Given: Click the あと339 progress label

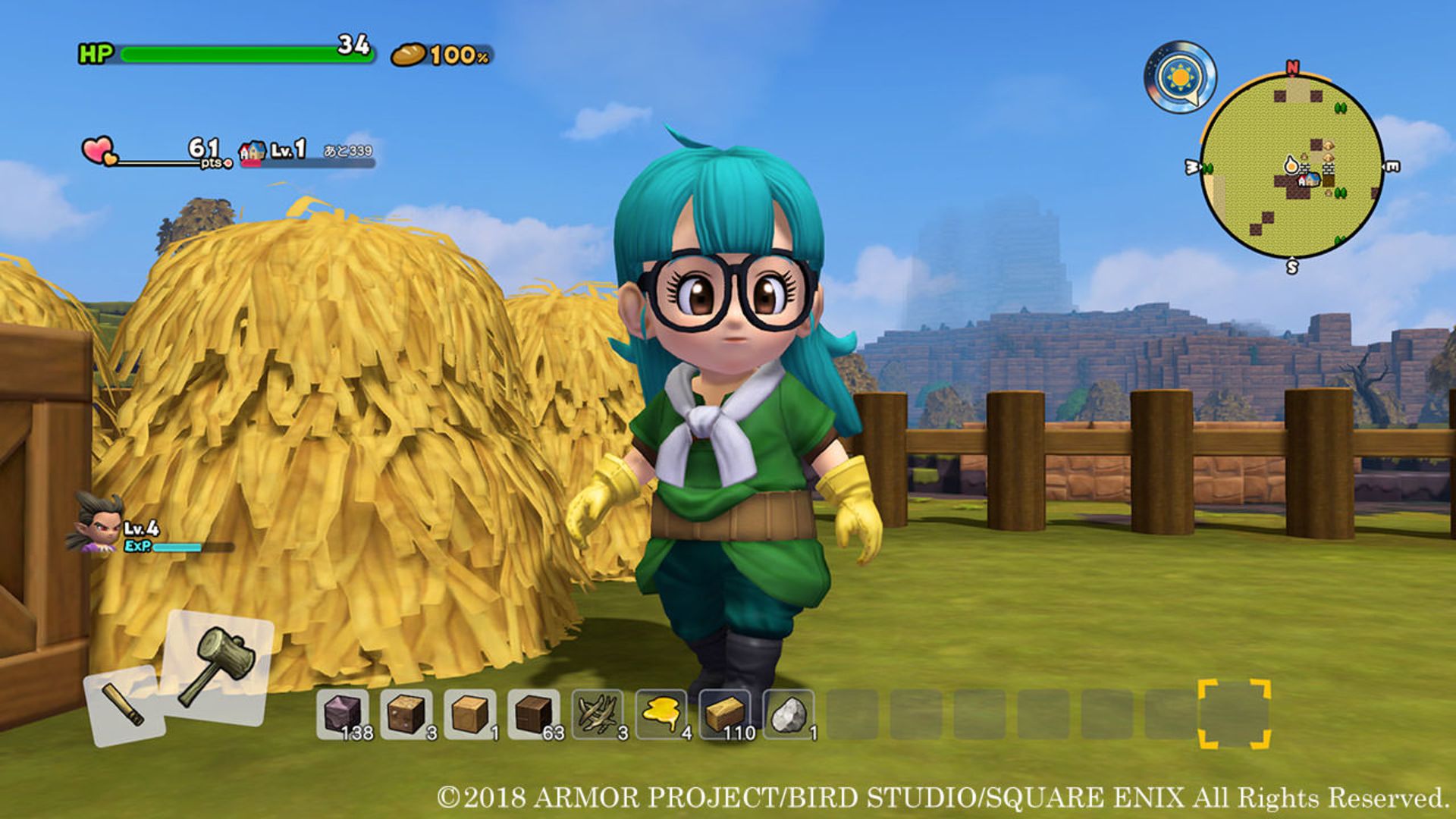Looking at the screenshot, I should coord(349,151).
